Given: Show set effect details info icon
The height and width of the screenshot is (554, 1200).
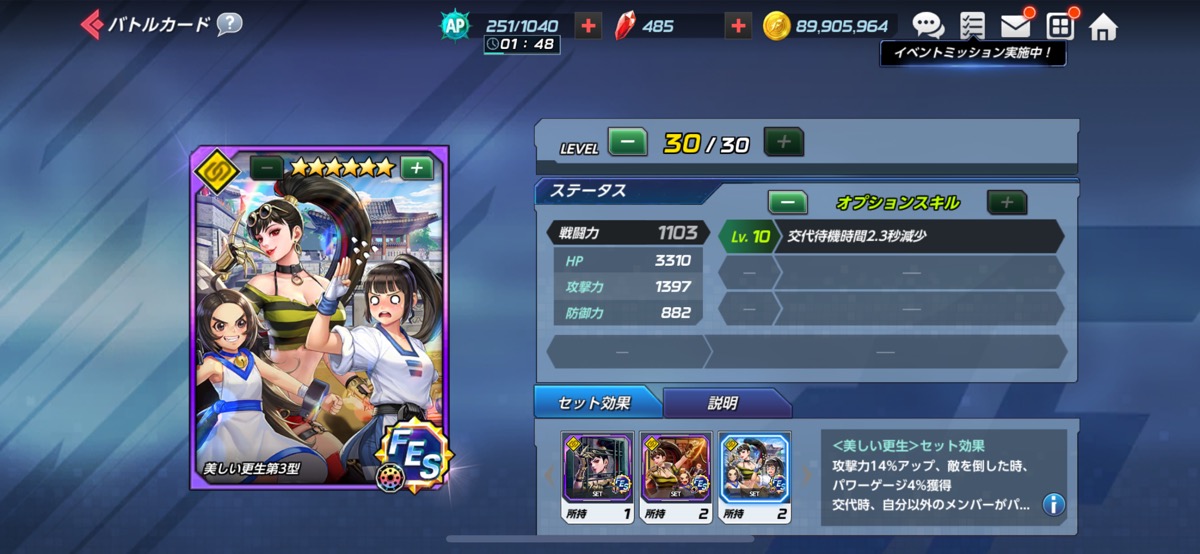Looking at the screenshot, I should (1052, 504).
